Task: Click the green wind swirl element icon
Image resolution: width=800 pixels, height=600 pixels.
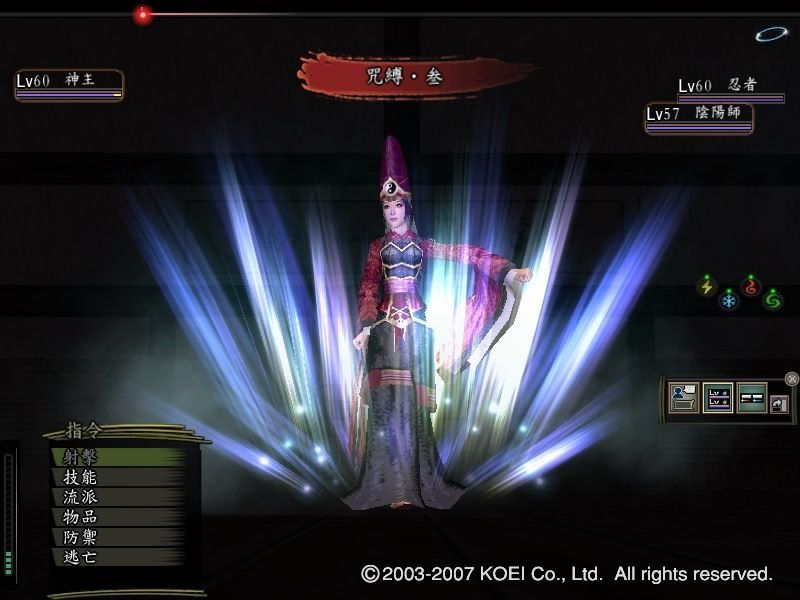Action: pyautogui.click(x=772, y=299)
